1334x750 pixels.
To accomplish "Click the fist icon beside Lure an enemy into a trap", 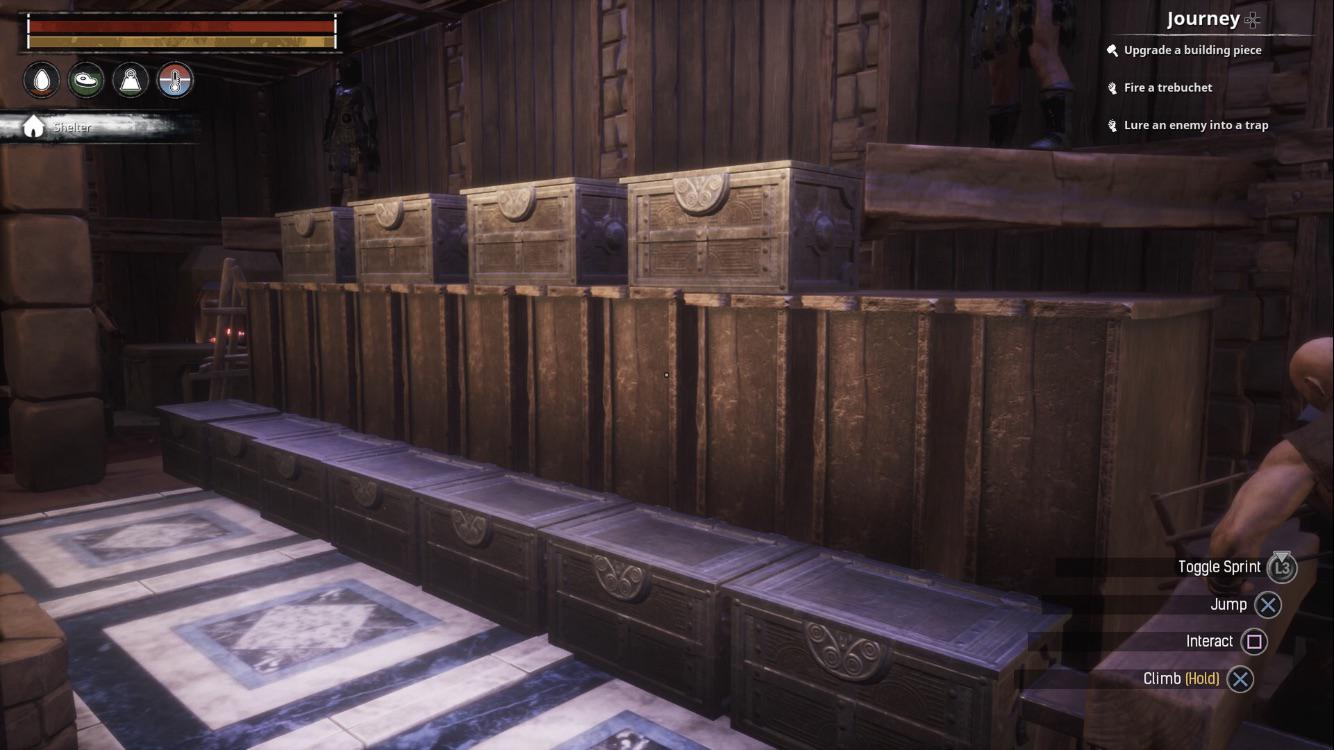I will 1111,124.
